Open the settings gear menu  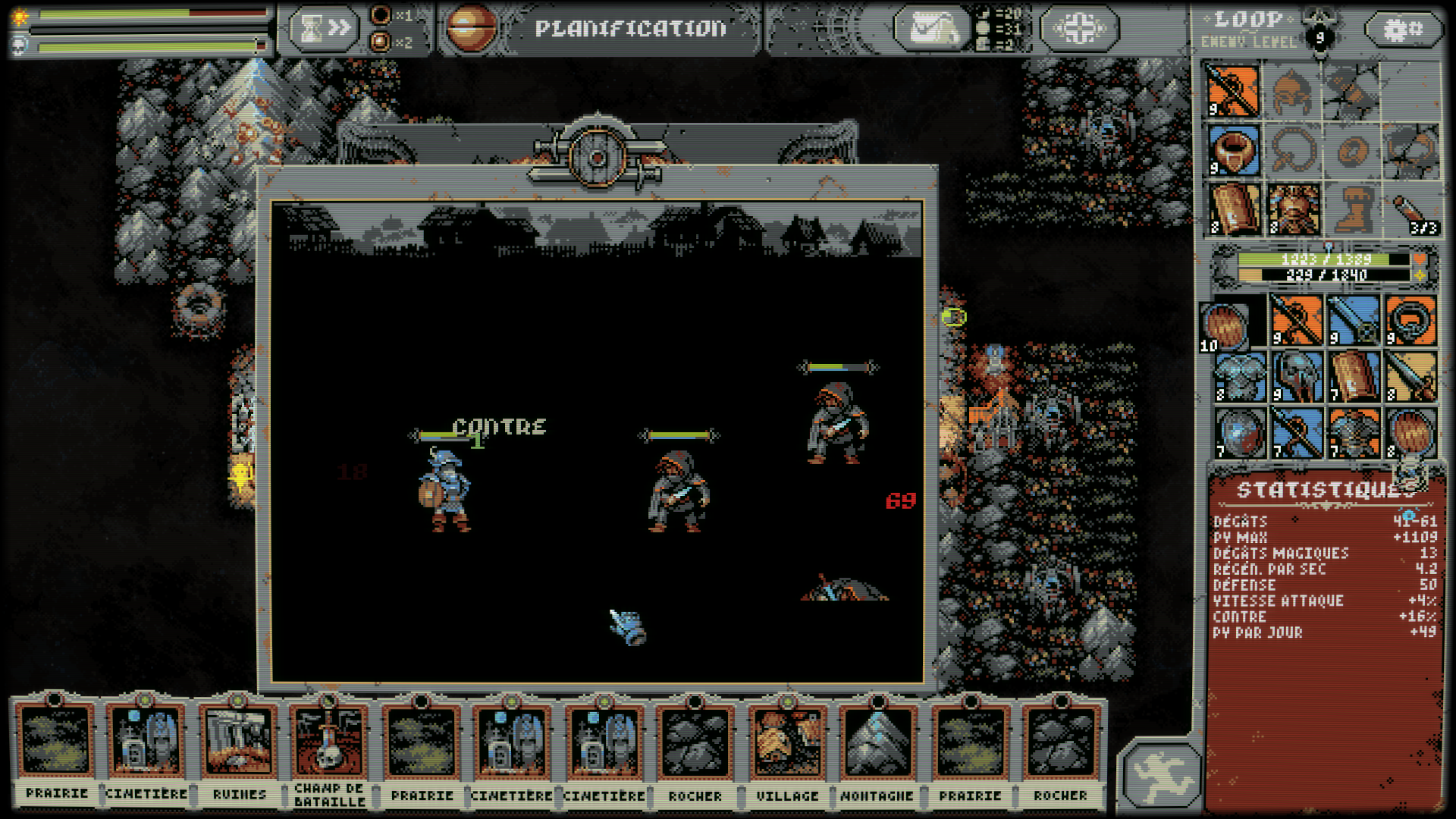(x=1403, y=29)
